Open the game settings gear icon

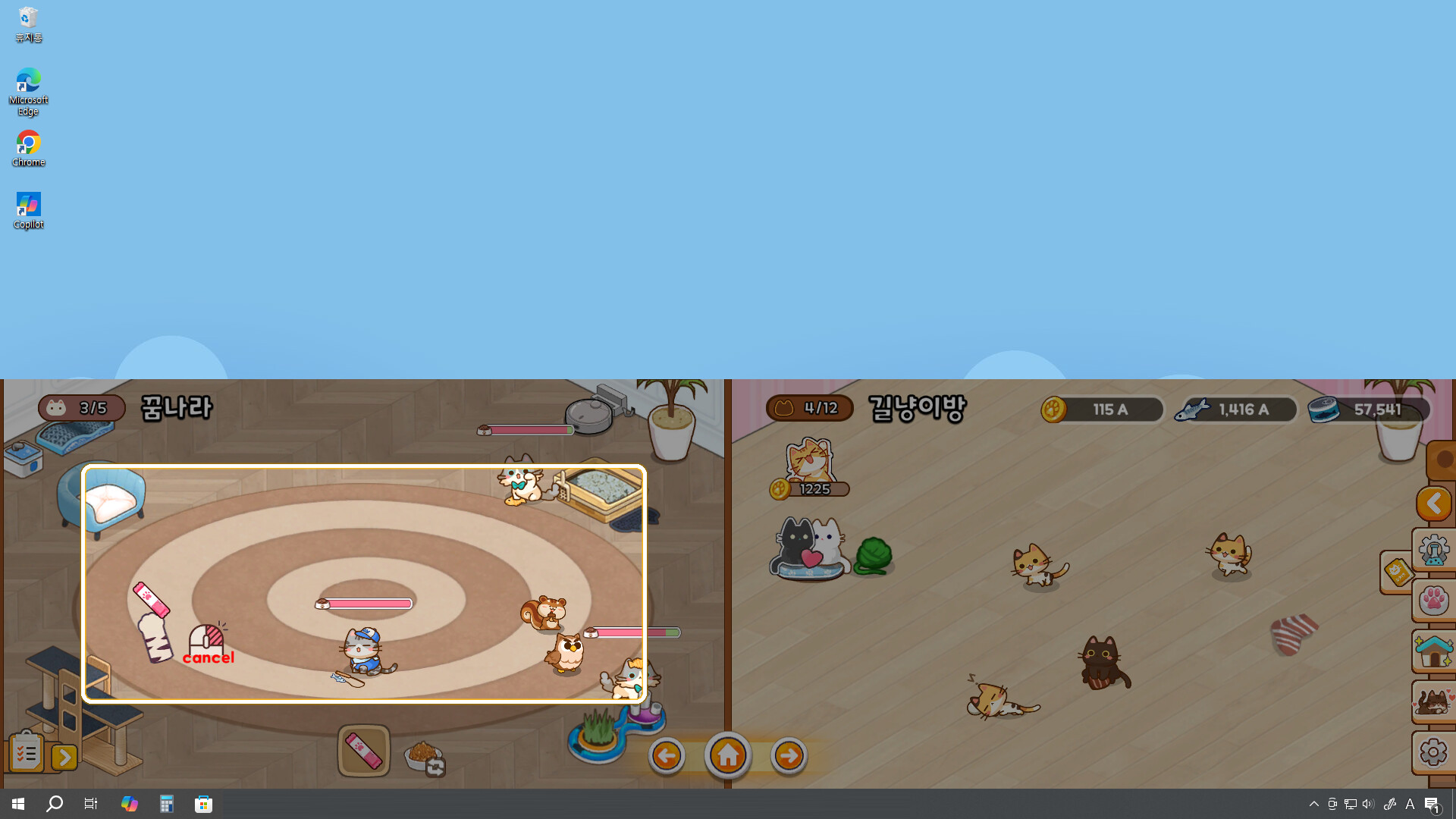click(1434, 752)
